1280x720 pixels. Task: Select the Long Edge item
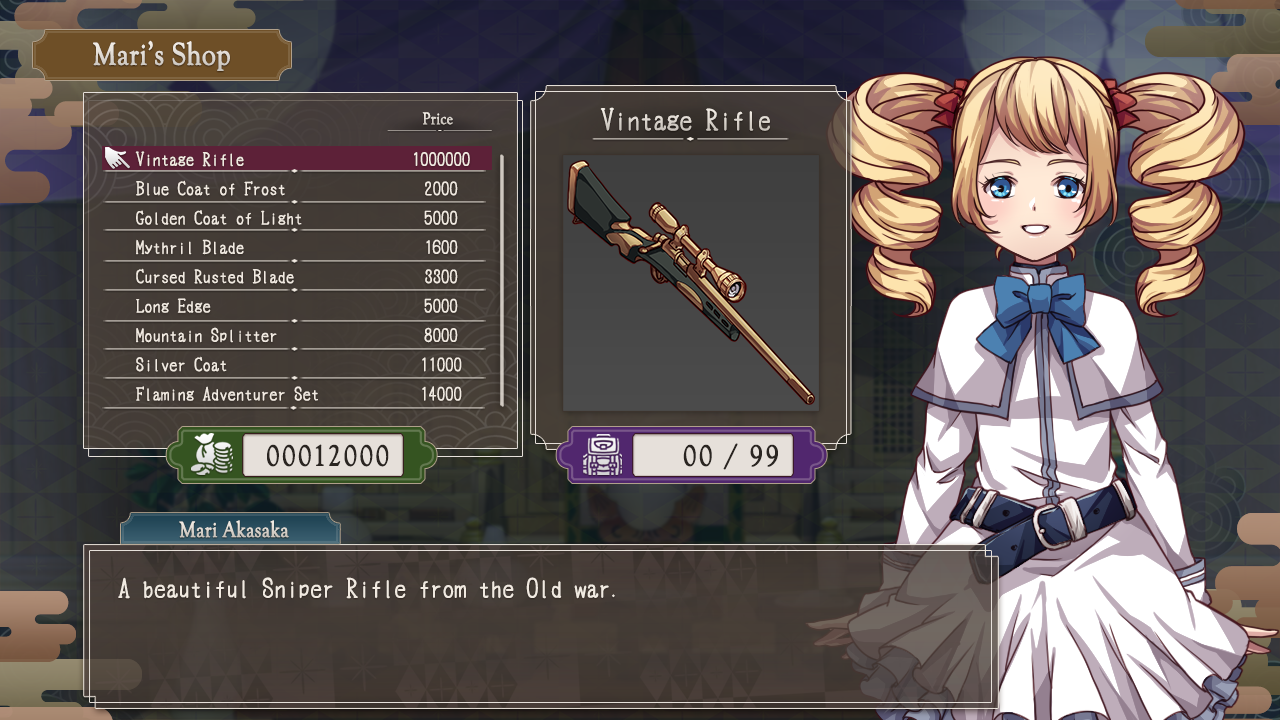pyautogui.click(x=297, y=306)
